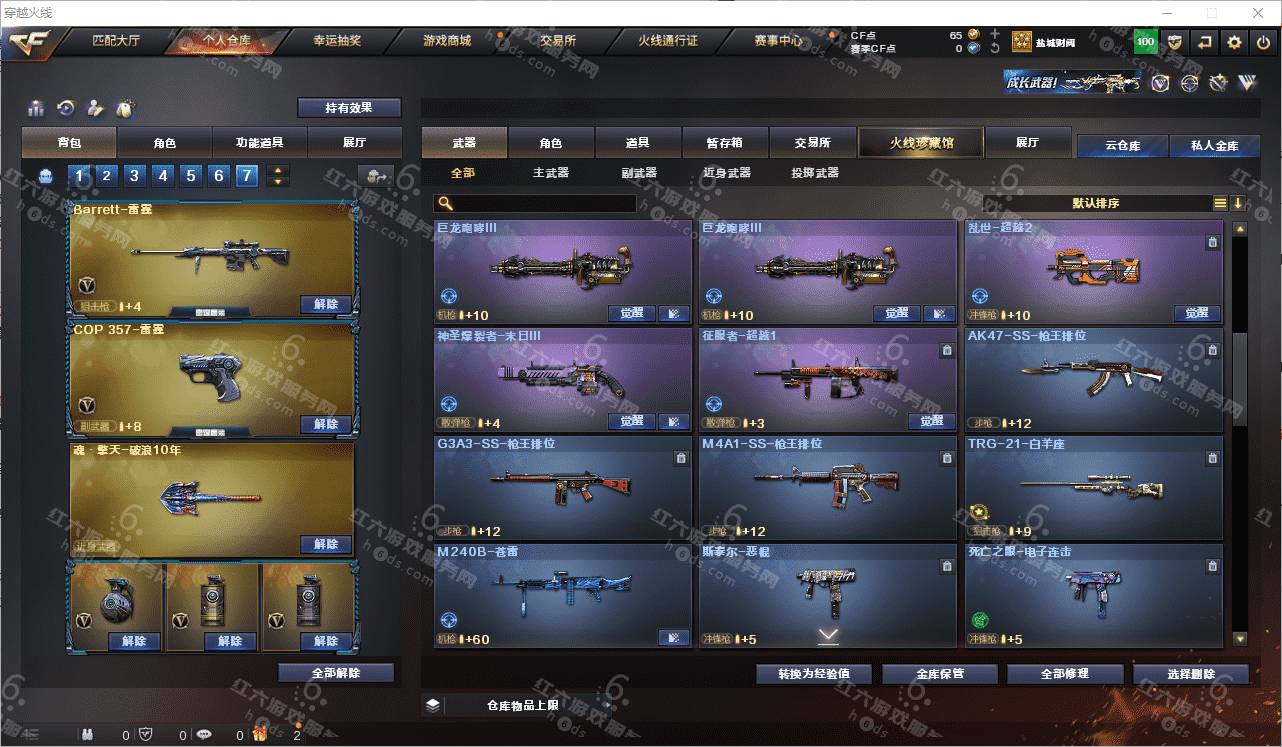Click 全部修理 to repair all

[1064, 674]
